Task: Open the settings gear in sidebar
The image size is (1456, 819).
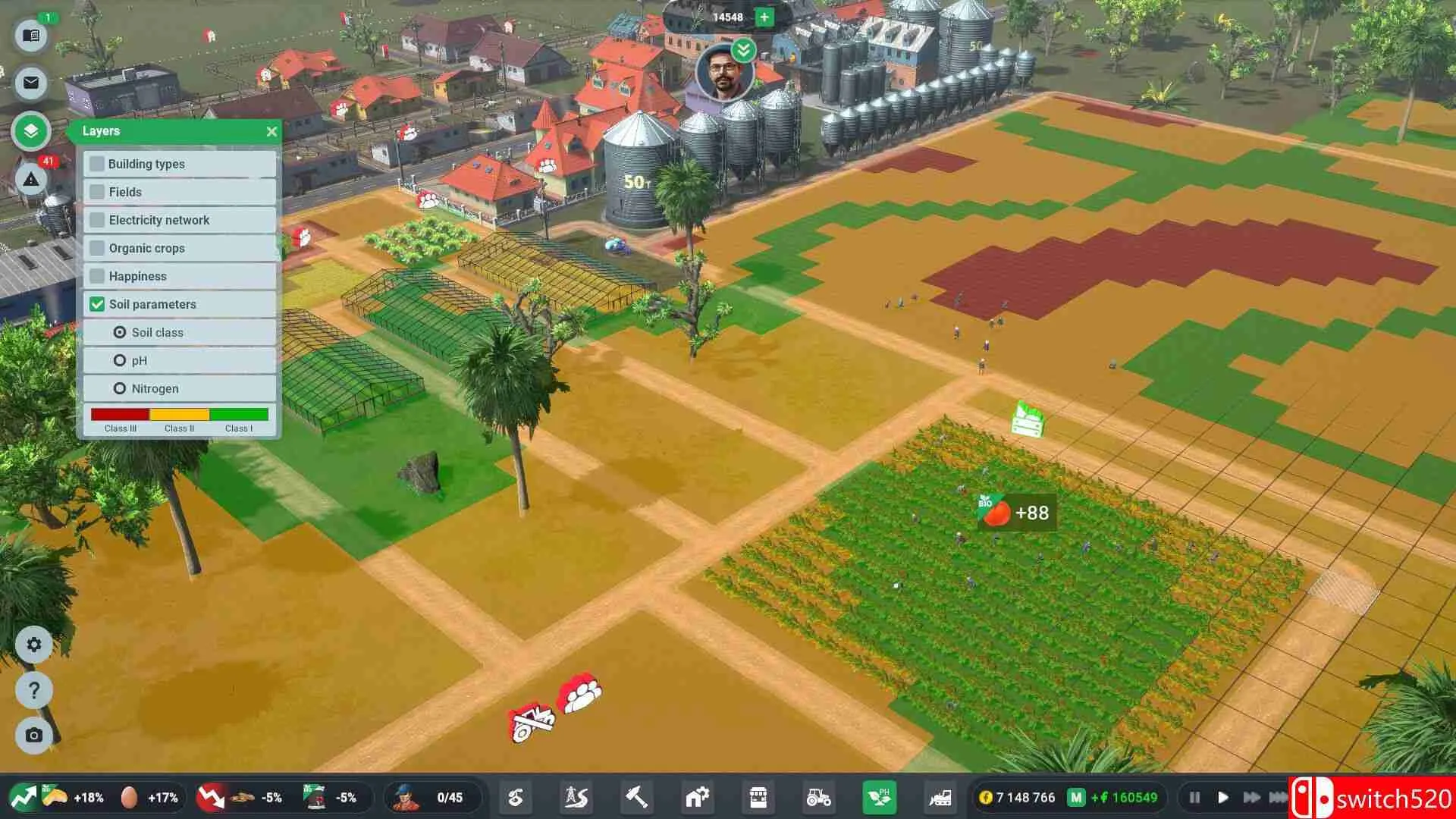Action: pyautogui.click(x=33, y=644)
